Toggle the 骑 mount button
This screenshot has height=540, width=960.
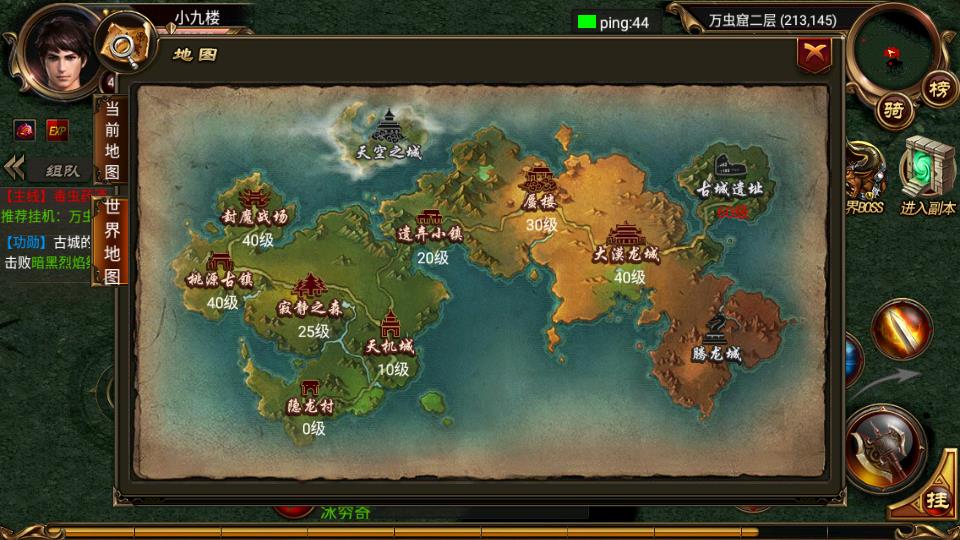894,111
